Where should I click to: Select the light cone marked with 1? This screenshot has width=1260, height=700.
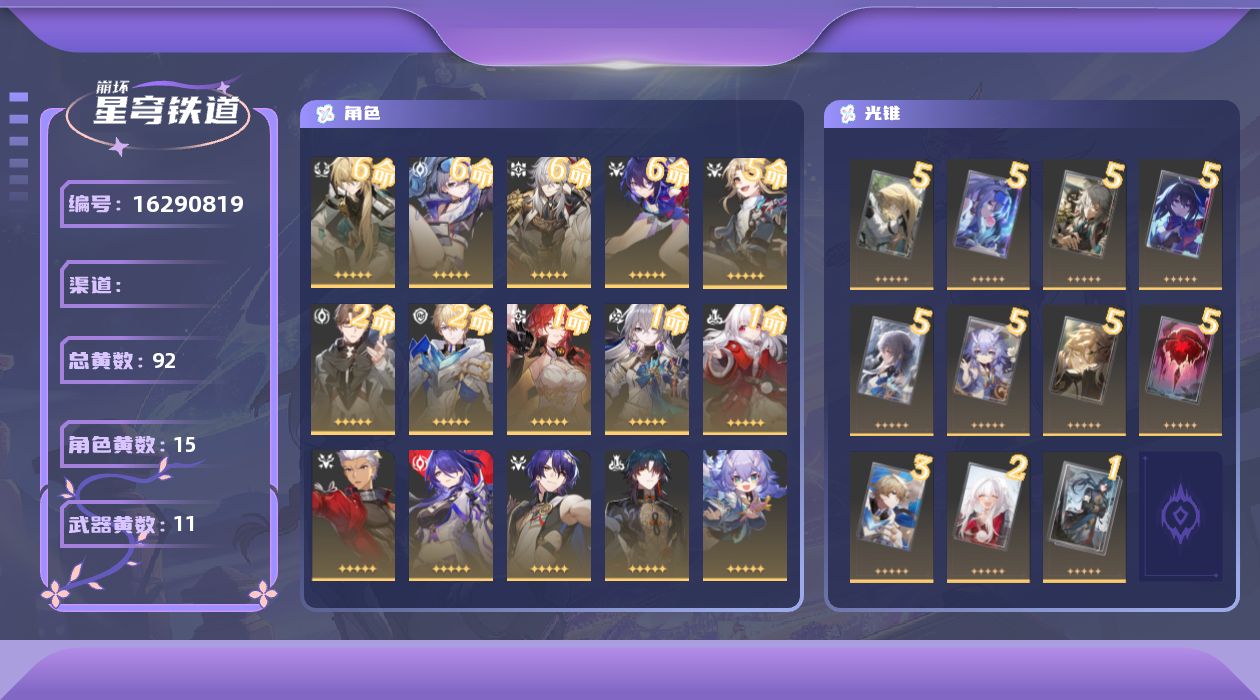[x=1084, y=516]
